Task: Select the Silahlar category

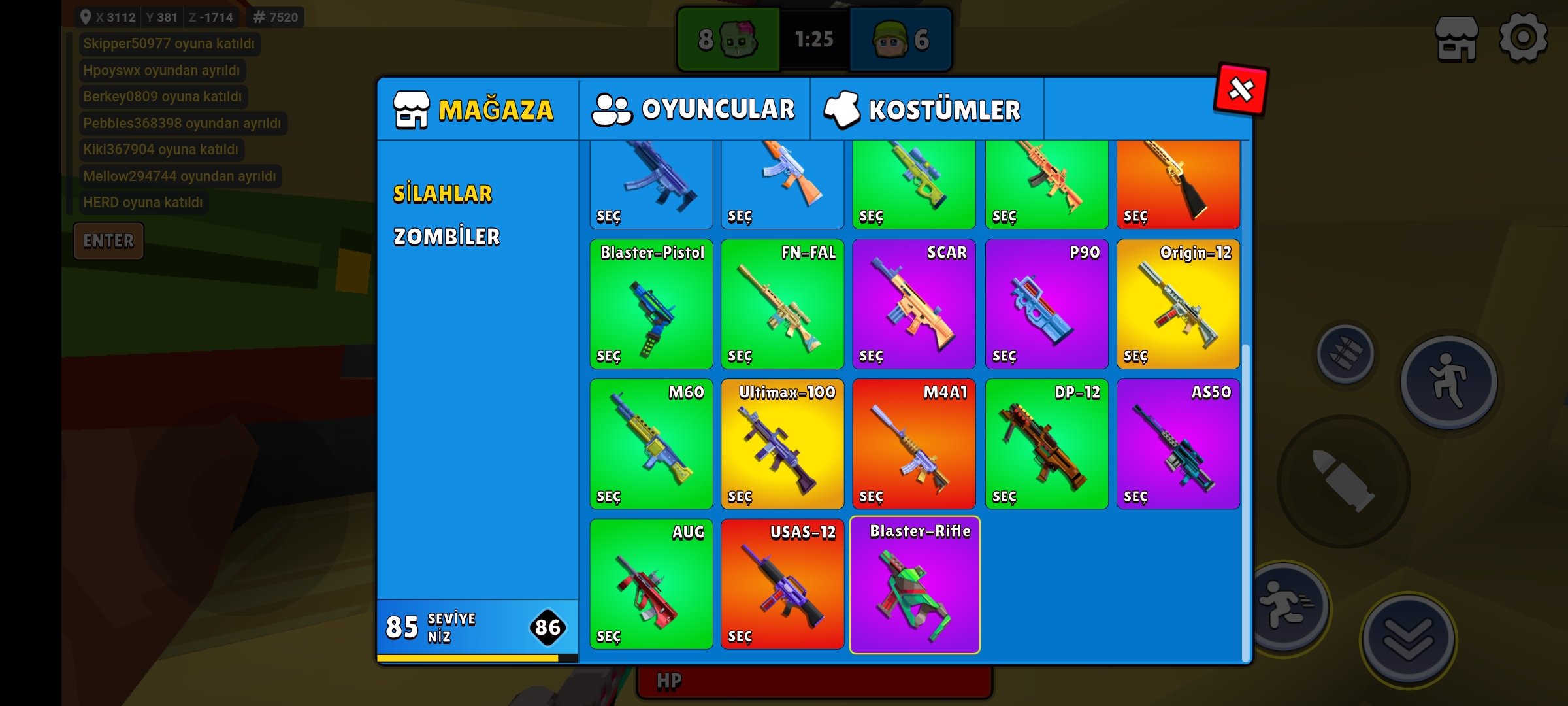Action: 442,194
